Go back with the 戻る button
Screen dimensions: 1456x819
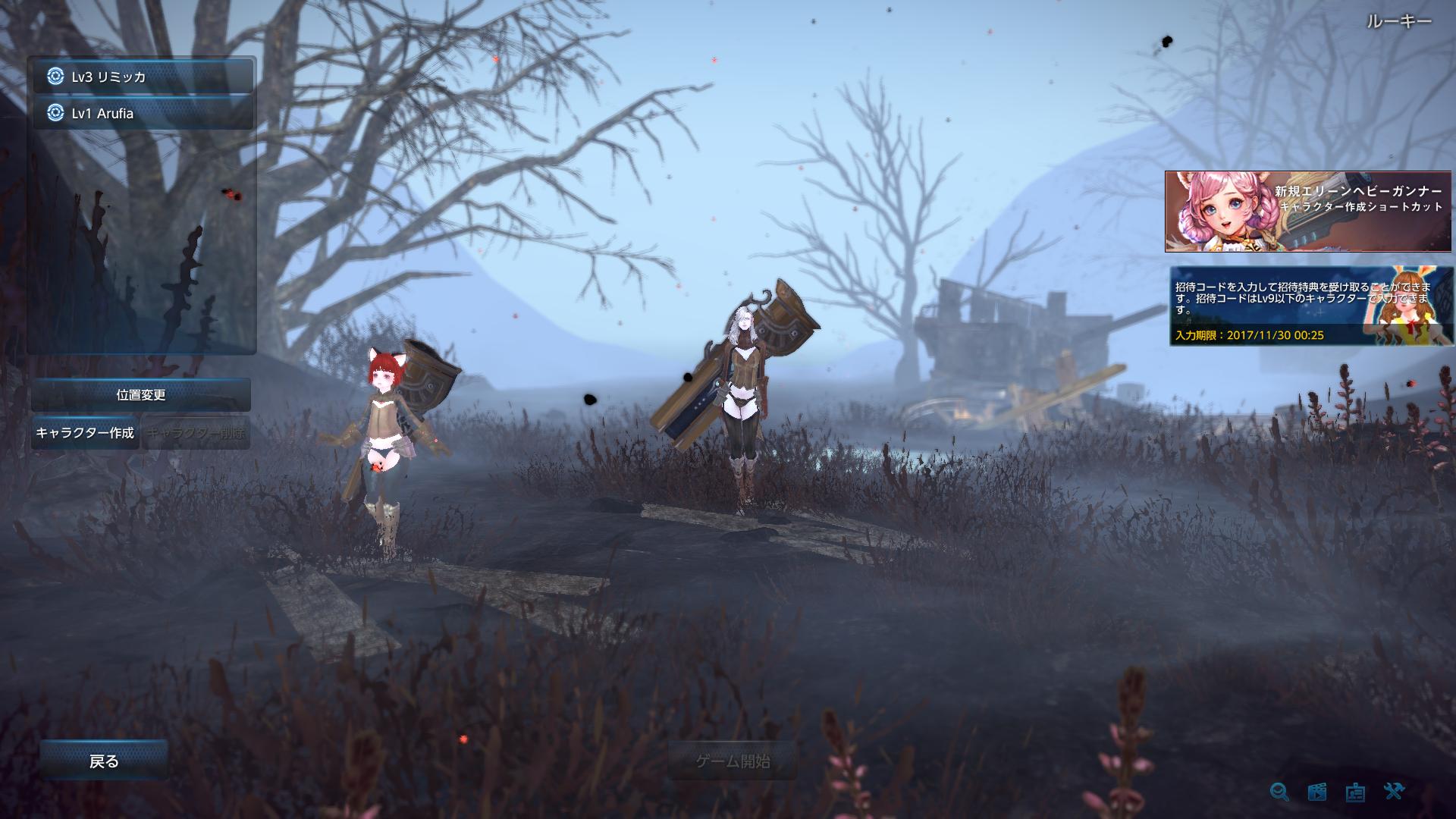coord(104,761)
